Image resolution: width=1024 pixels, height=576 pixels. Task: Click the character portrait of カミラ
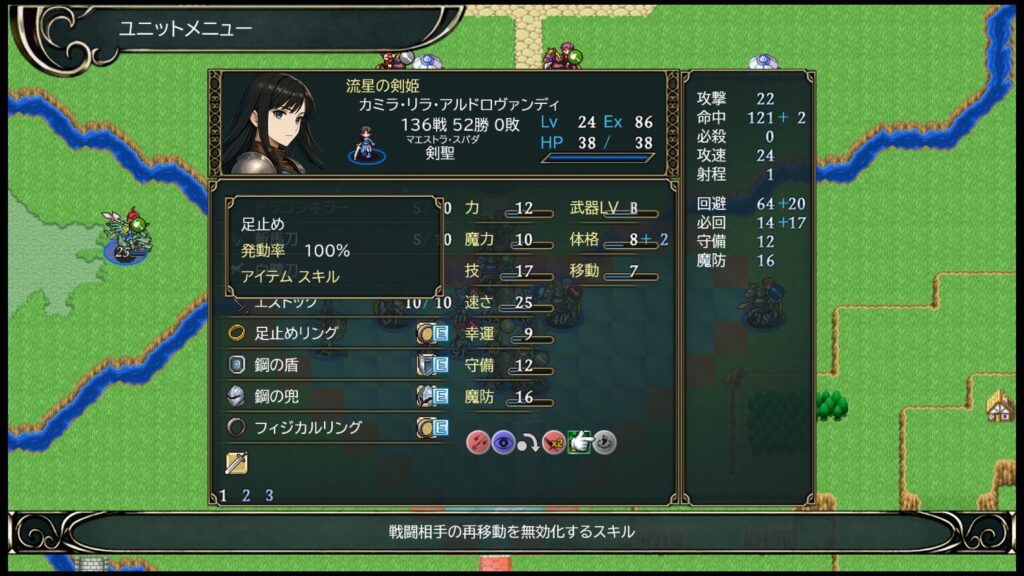coord(273,123)
